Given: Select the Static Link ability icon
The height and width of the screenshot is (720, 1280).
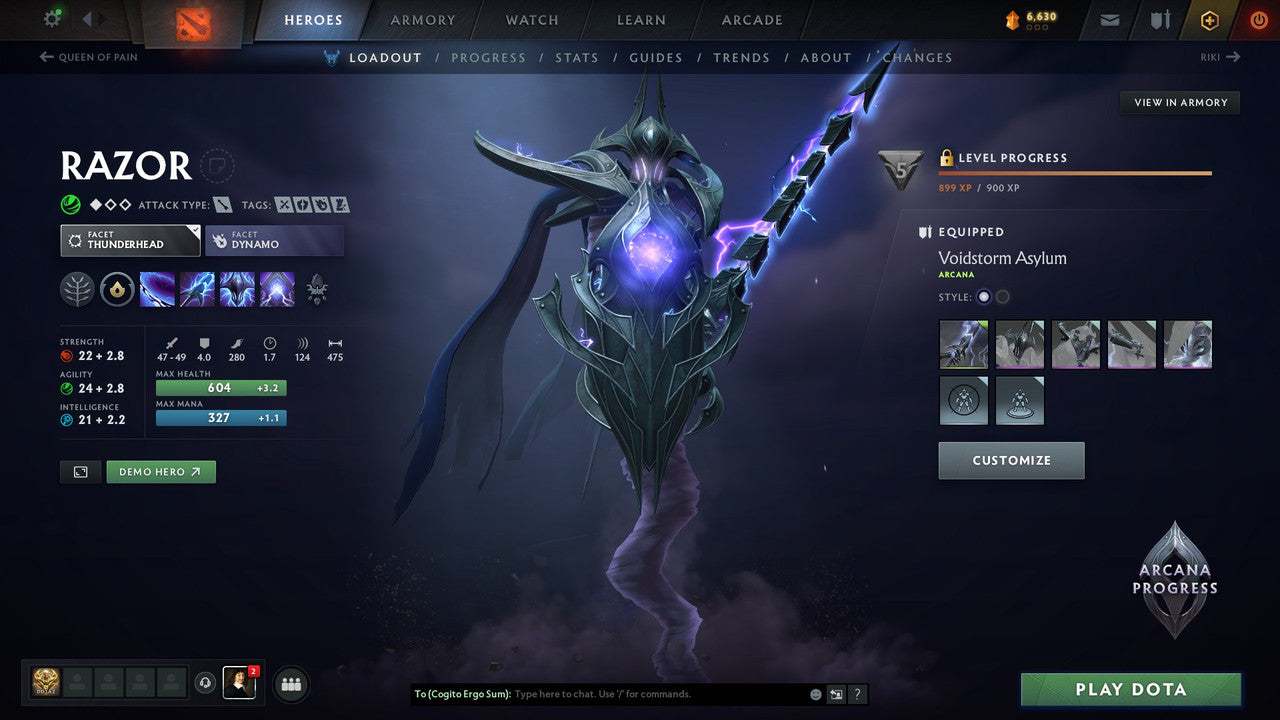Looking at the screenshot, I should (197, 290).
